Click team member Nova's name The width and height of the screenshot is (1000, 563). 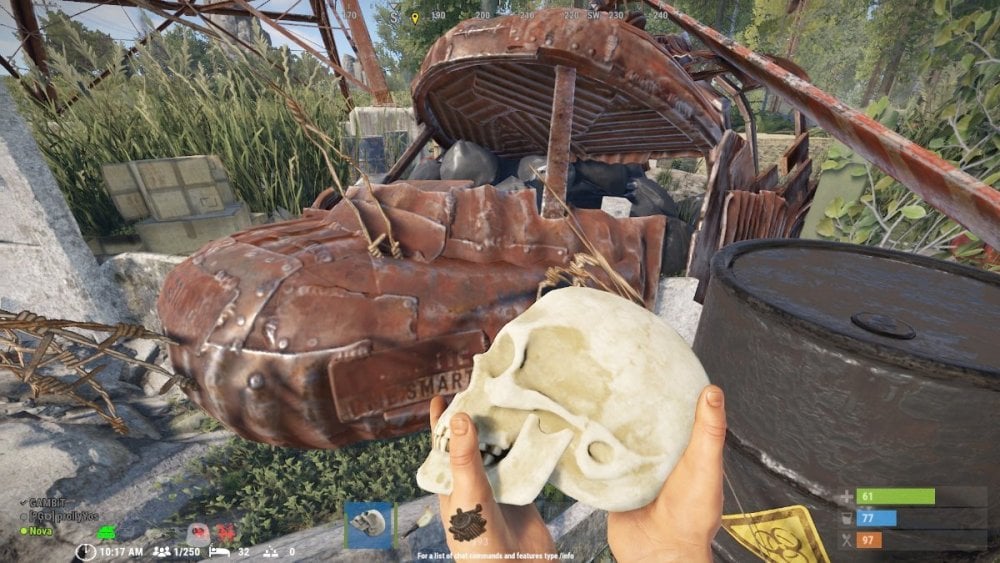(41, 530)
